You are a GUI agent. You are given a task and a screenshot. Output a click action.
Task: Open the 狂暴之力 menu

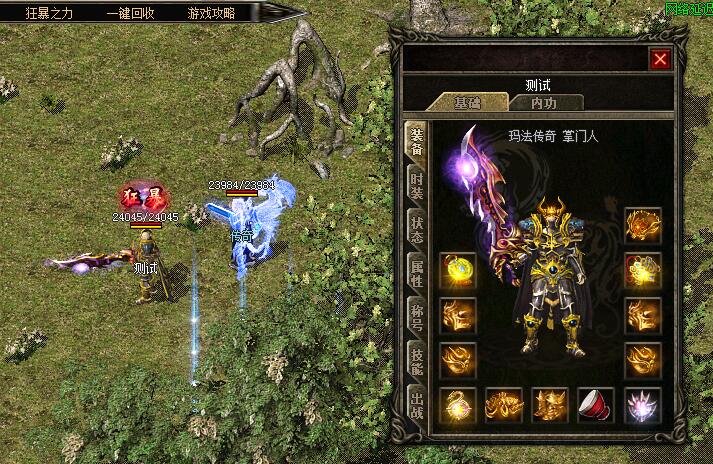(51, 14)
